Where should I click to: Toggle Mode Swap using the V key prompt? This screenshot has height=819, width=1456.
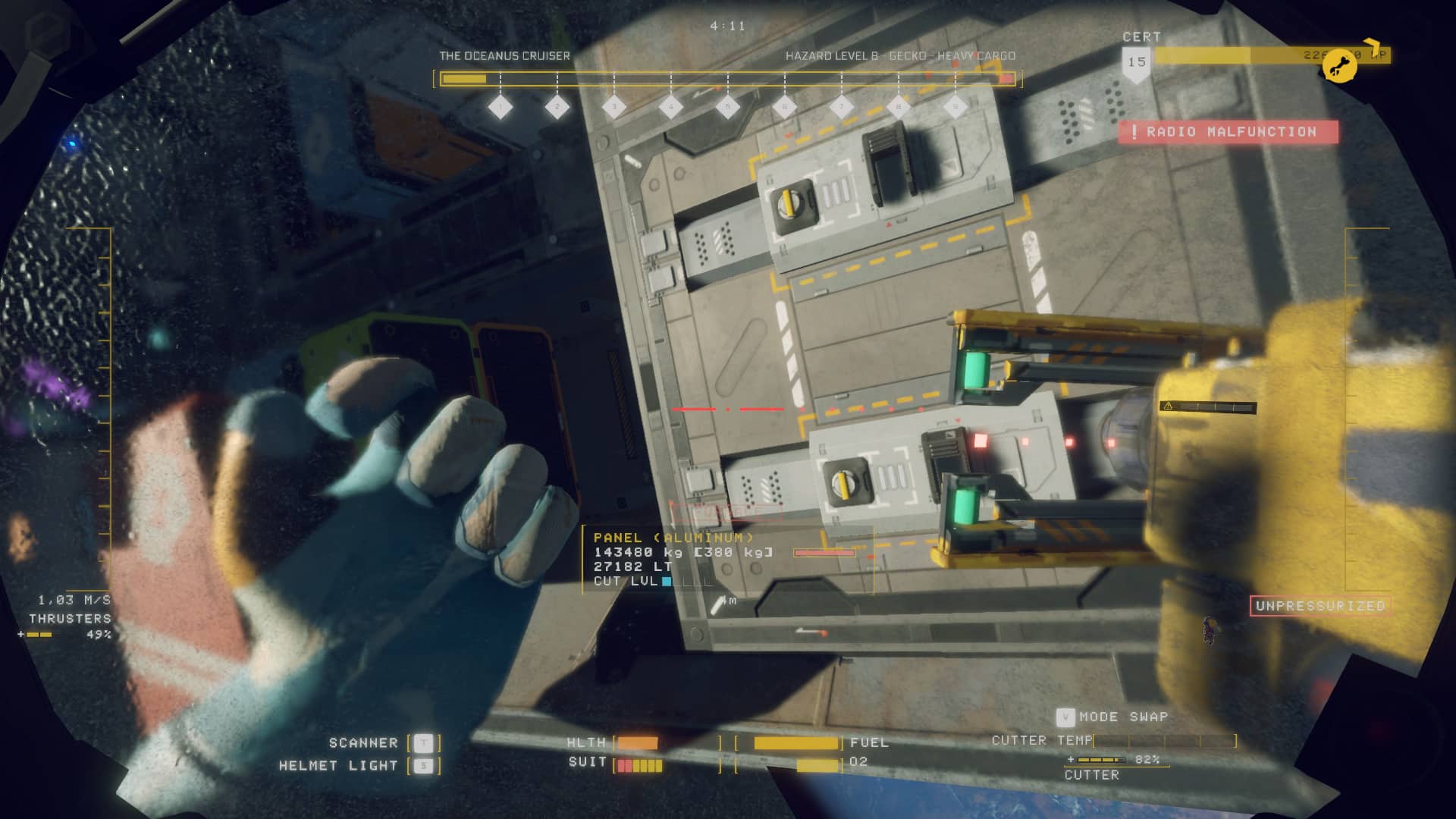pos(1067,716)
